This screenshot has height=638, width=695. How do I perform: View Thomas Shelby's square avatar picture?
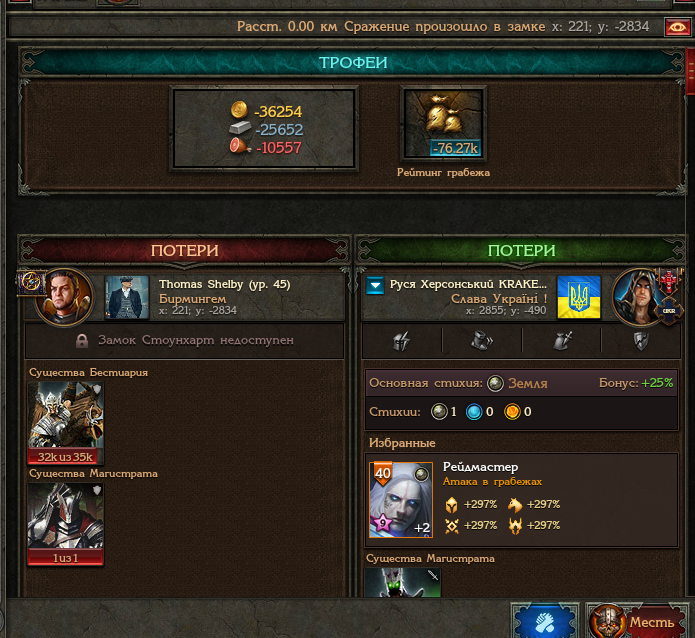(x=127, y=297)
